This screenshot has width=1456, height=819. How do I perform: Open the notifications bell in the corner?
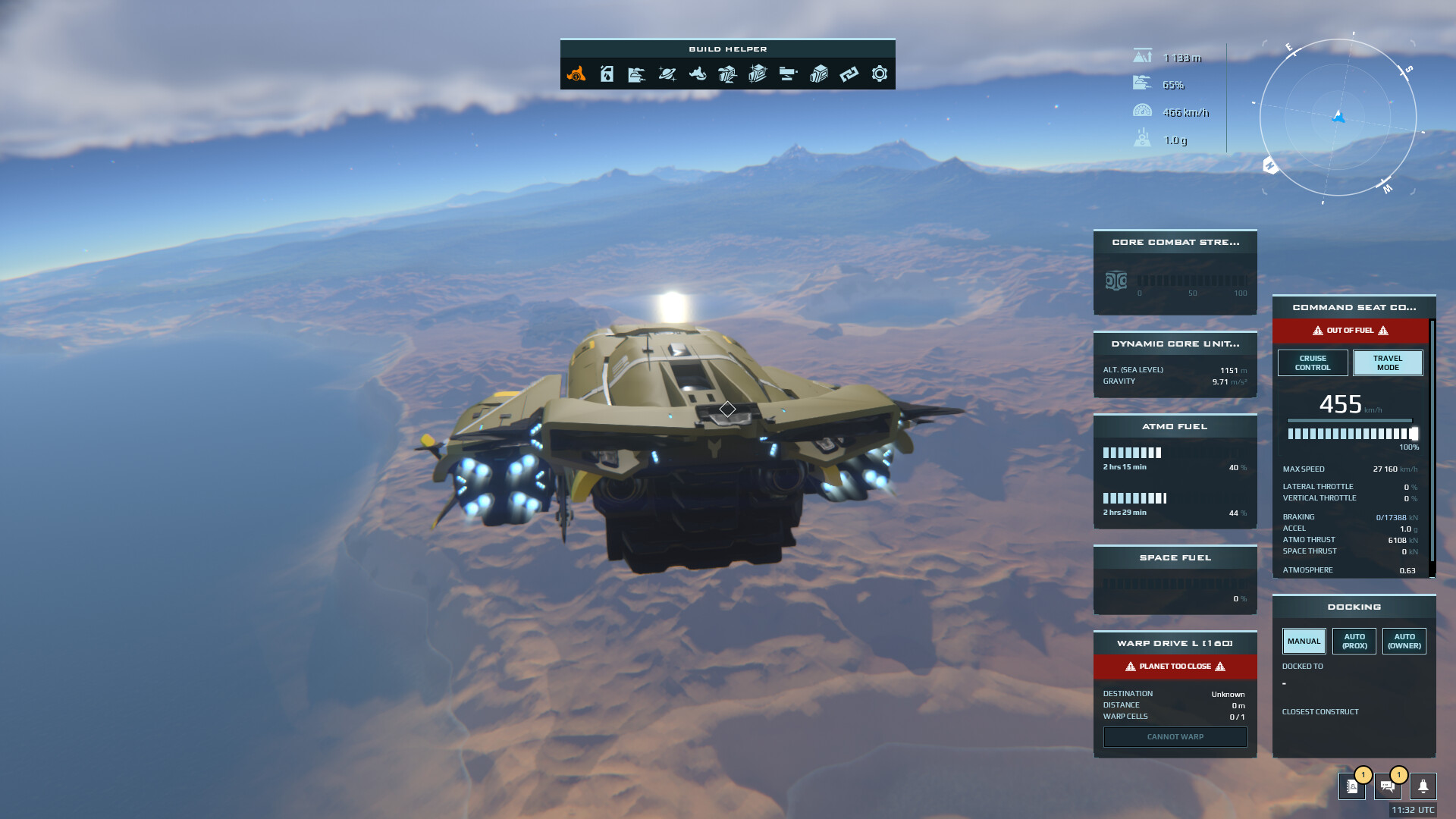point(1422,787)
